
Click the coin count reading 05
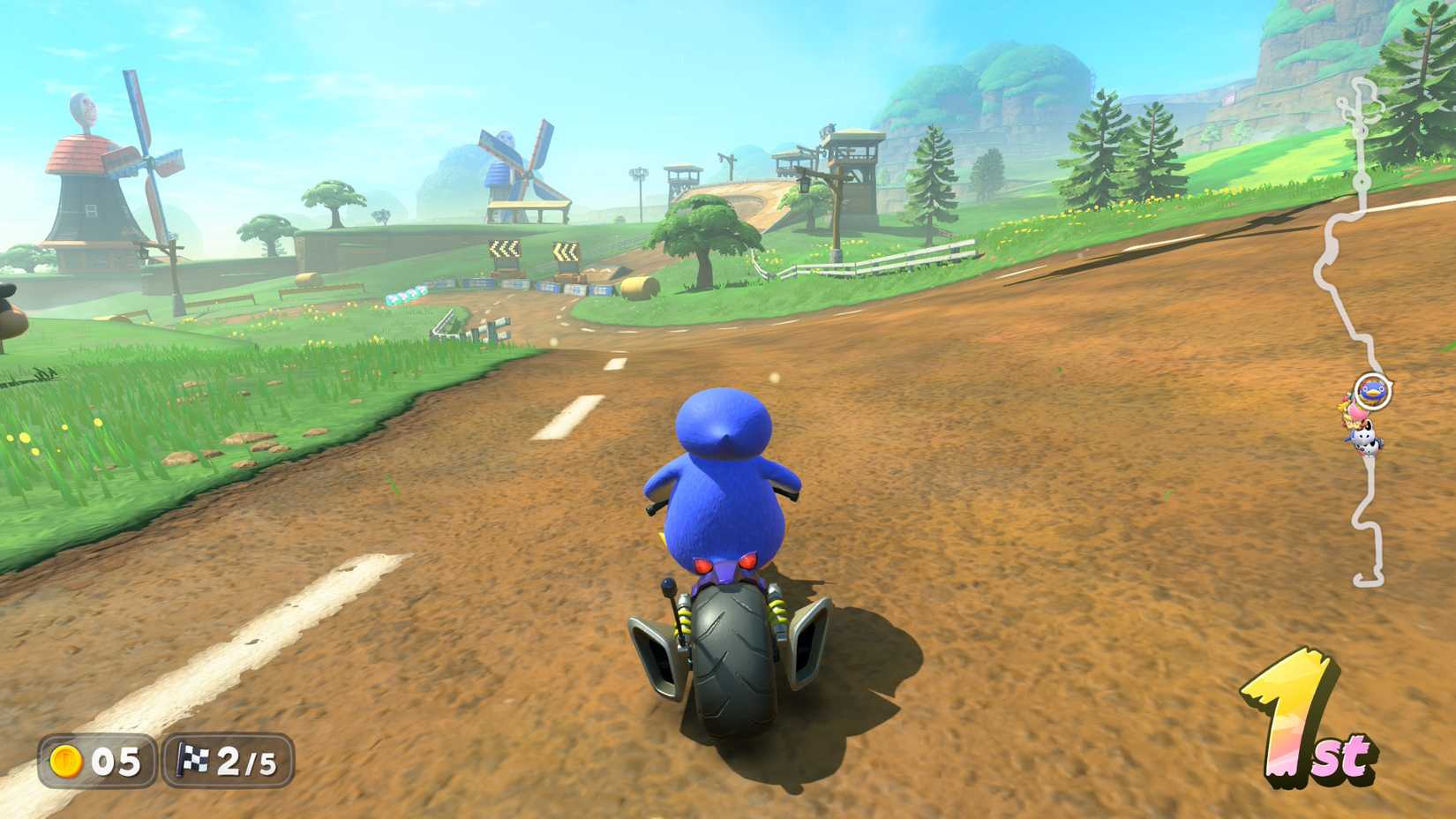pos(119,761)
